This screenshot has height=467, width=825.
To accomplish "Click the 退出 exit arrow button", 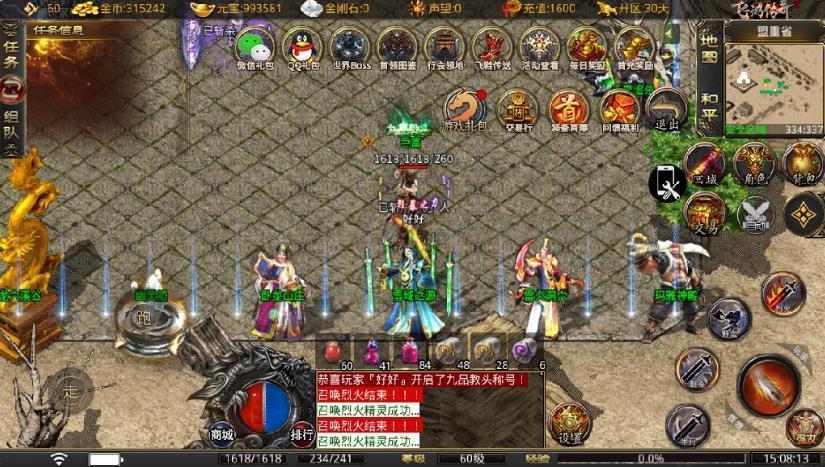I will [x=666, y=108].
